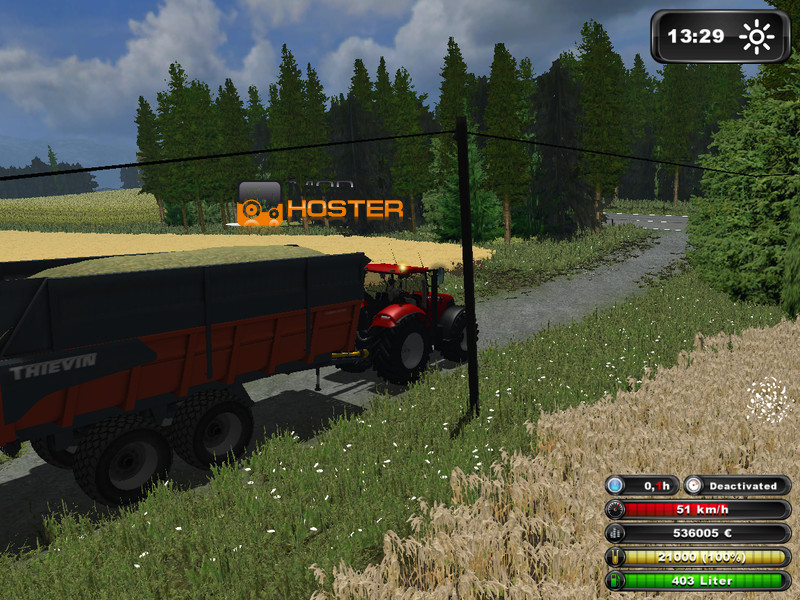This screenshot has height=600, width=800.
Task: Click the sun weather icon
Action: point(757,37)
